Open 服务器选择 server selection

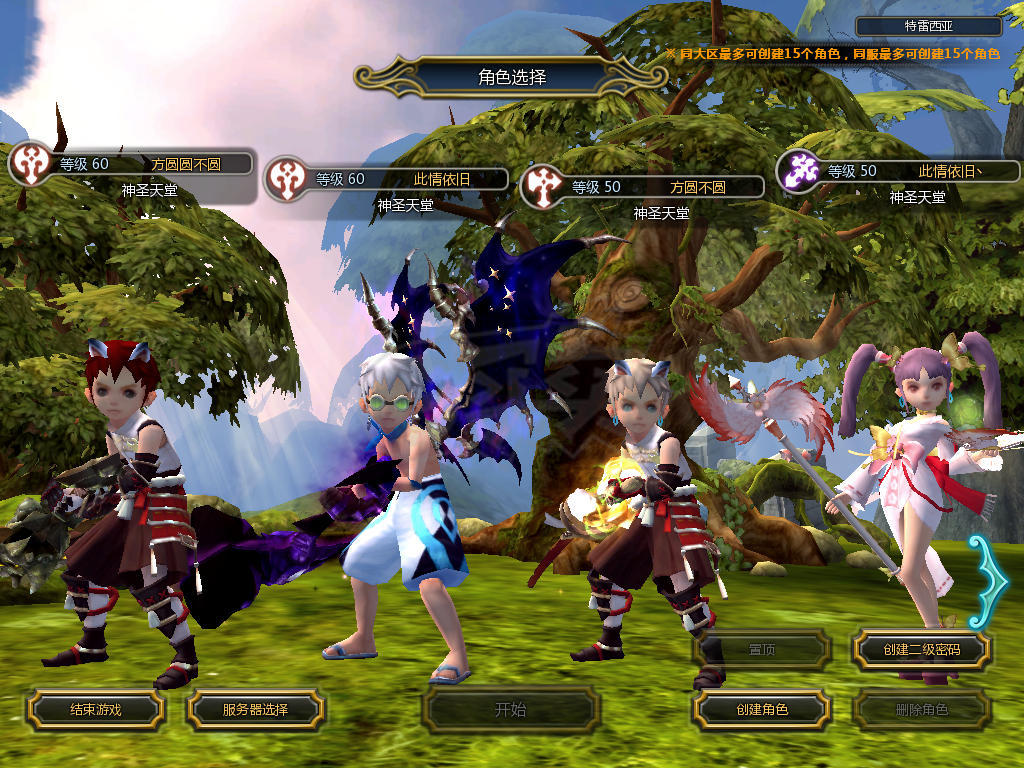coord(255,710)
